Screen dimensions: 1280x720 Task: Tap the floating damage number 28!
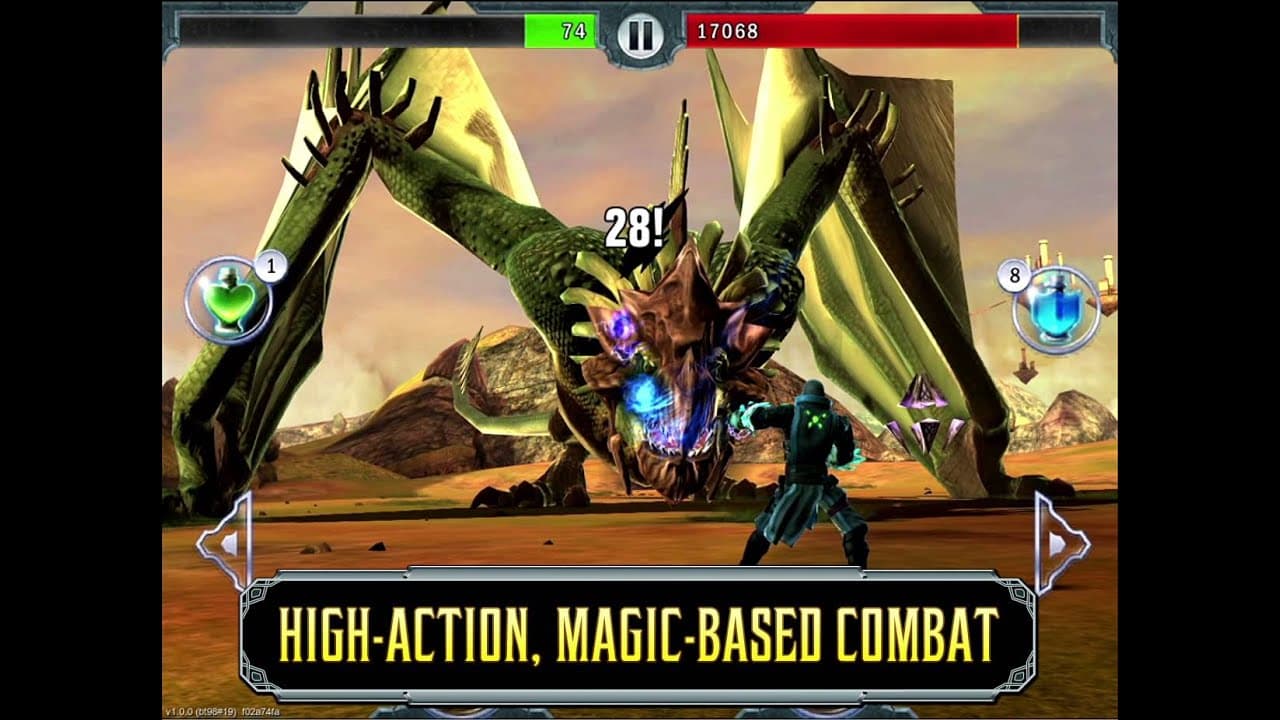631,228
